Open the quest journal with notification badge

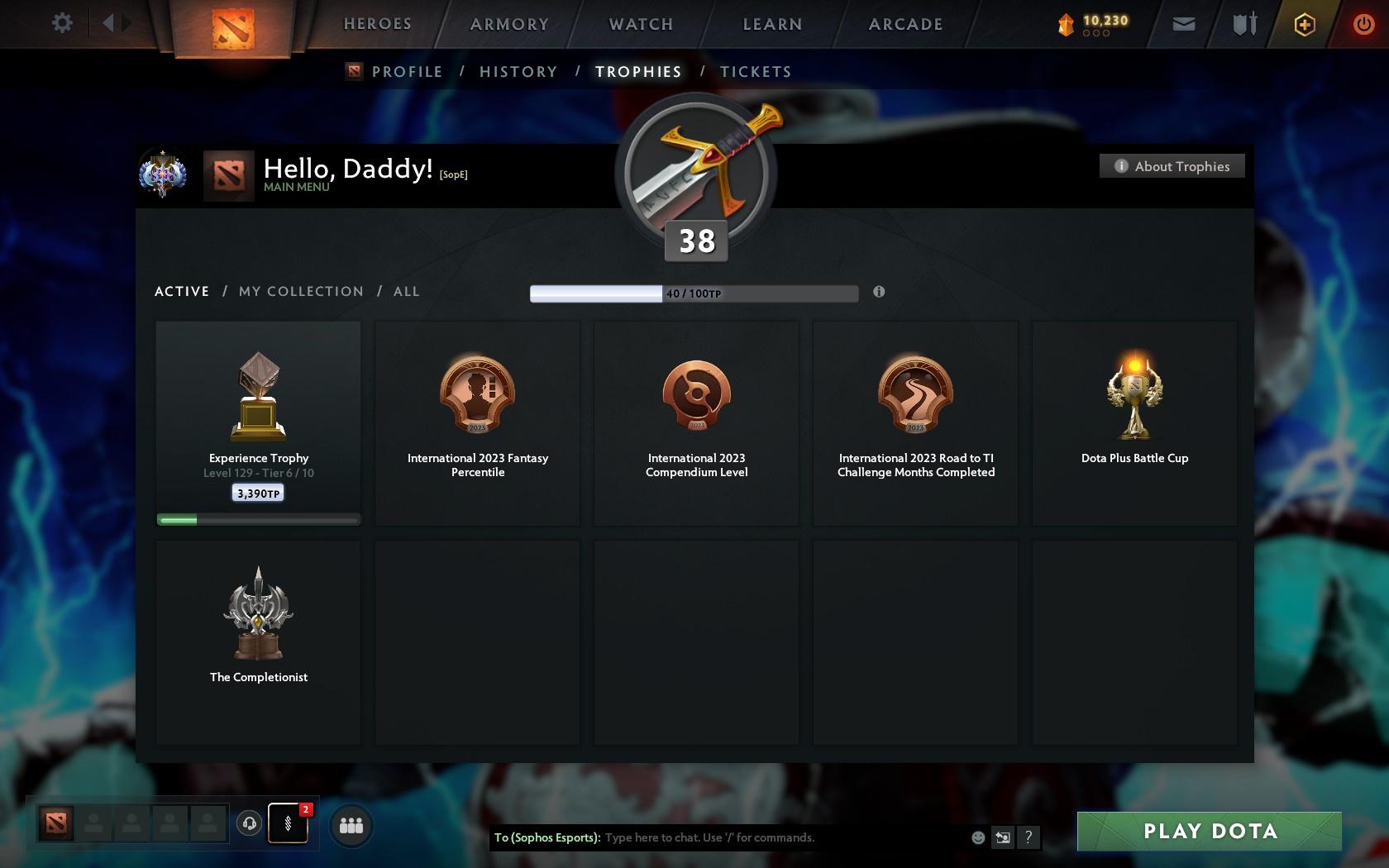289,823
